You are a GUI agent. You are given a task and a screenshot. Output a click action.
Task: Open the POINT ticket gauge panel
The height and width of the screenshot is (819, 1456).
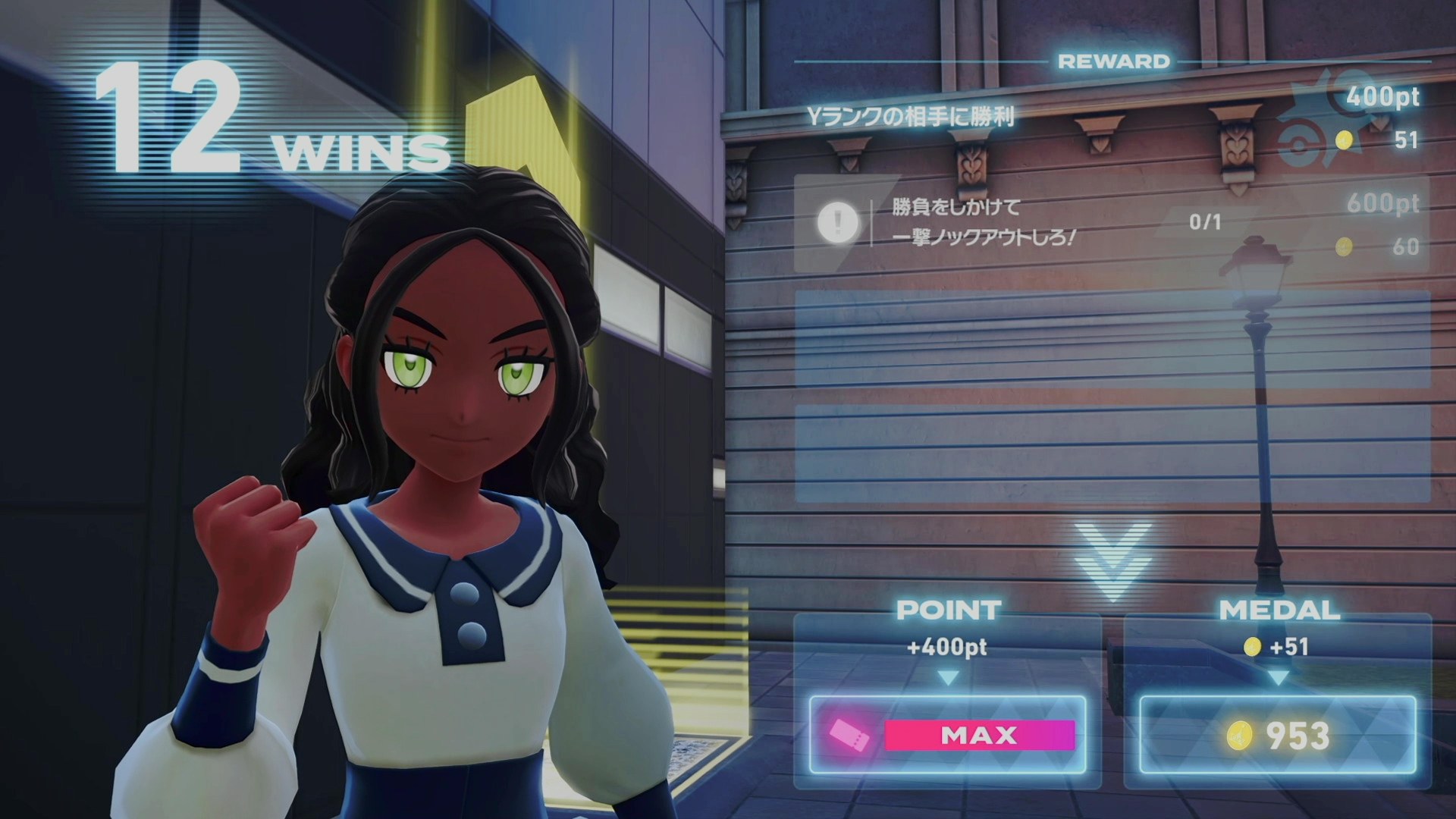948,734
